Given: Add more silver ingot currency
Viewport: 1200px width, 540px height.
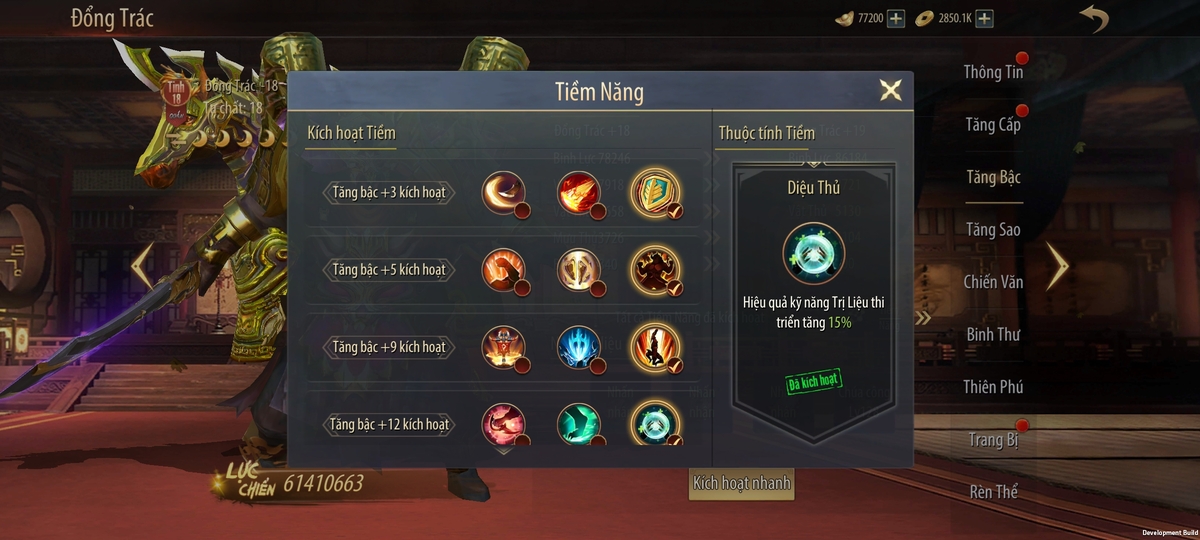Looking at the screenshot, I should pos(896,19).
